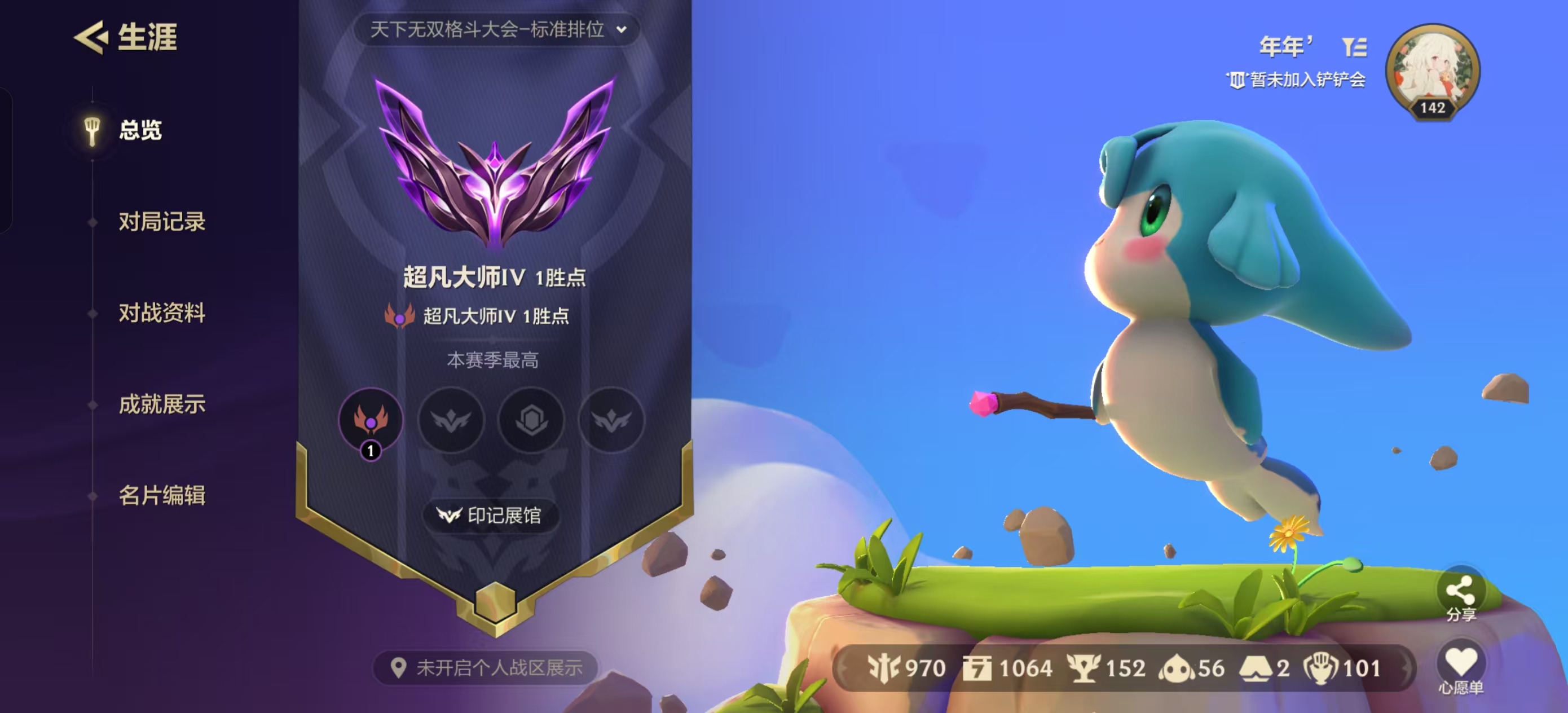Expand the fourth rank mode circle

pyautogui.click(x=611, y=421)
